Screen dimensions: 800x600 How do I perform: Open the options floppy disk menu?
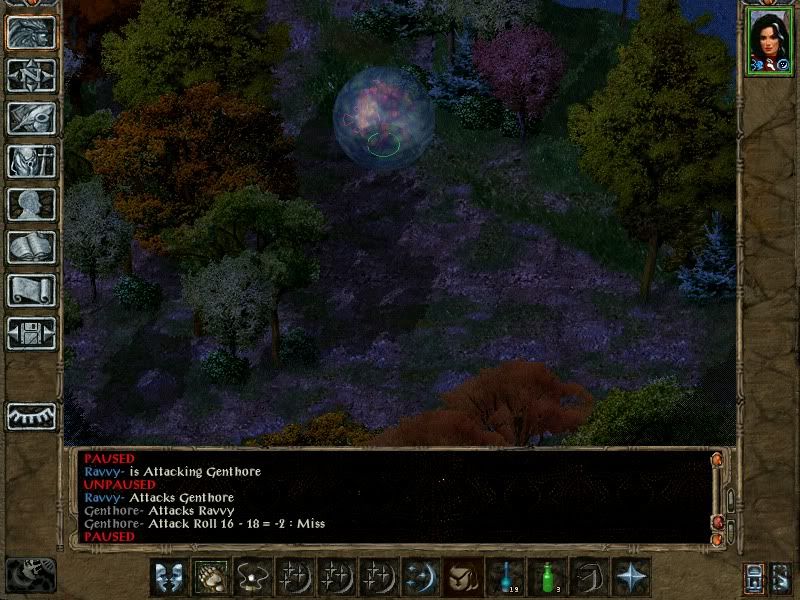(x=31, y=333)
